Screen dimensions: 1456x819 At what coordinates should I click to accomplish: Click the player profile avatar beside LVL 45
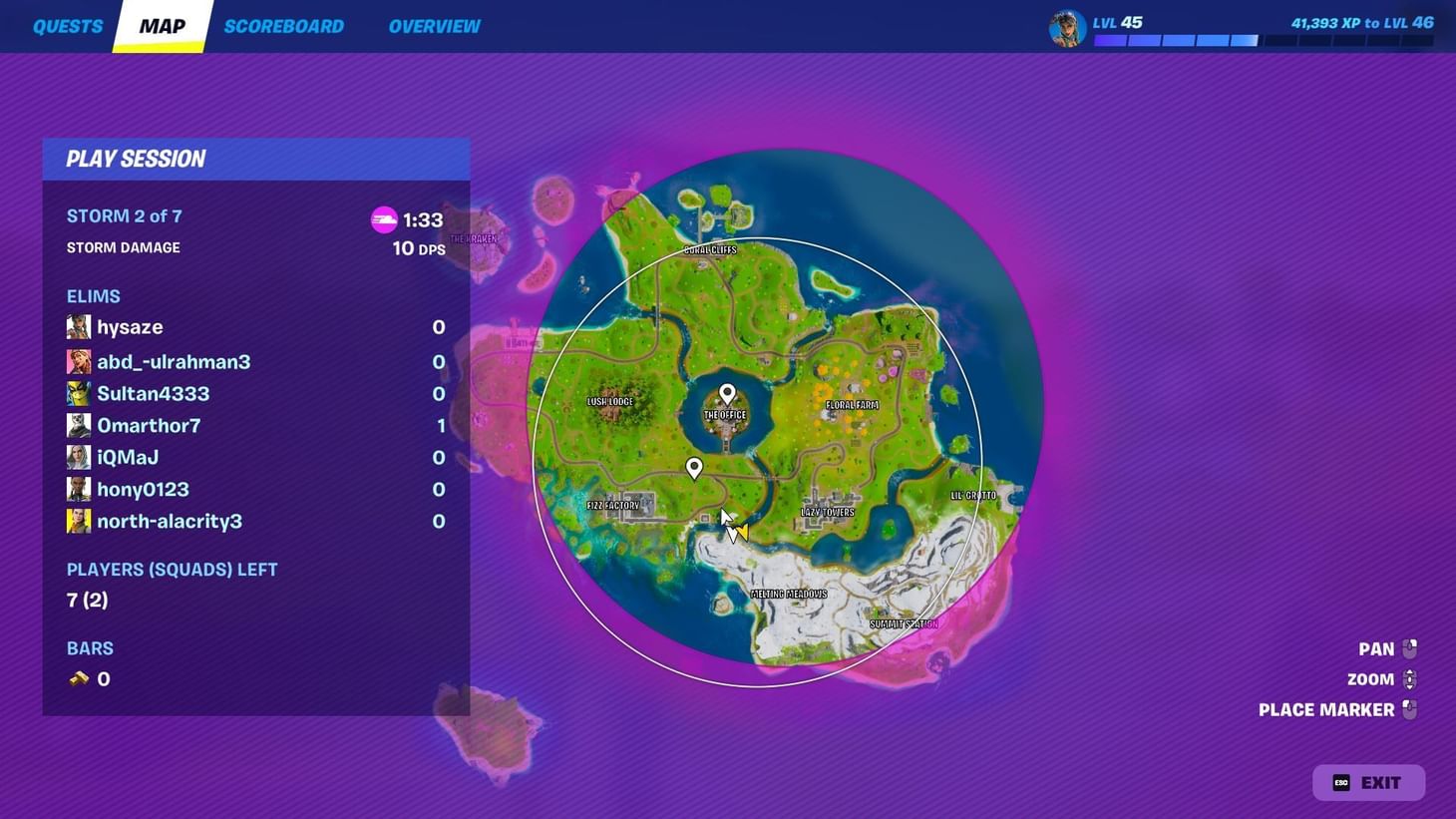1066,28
